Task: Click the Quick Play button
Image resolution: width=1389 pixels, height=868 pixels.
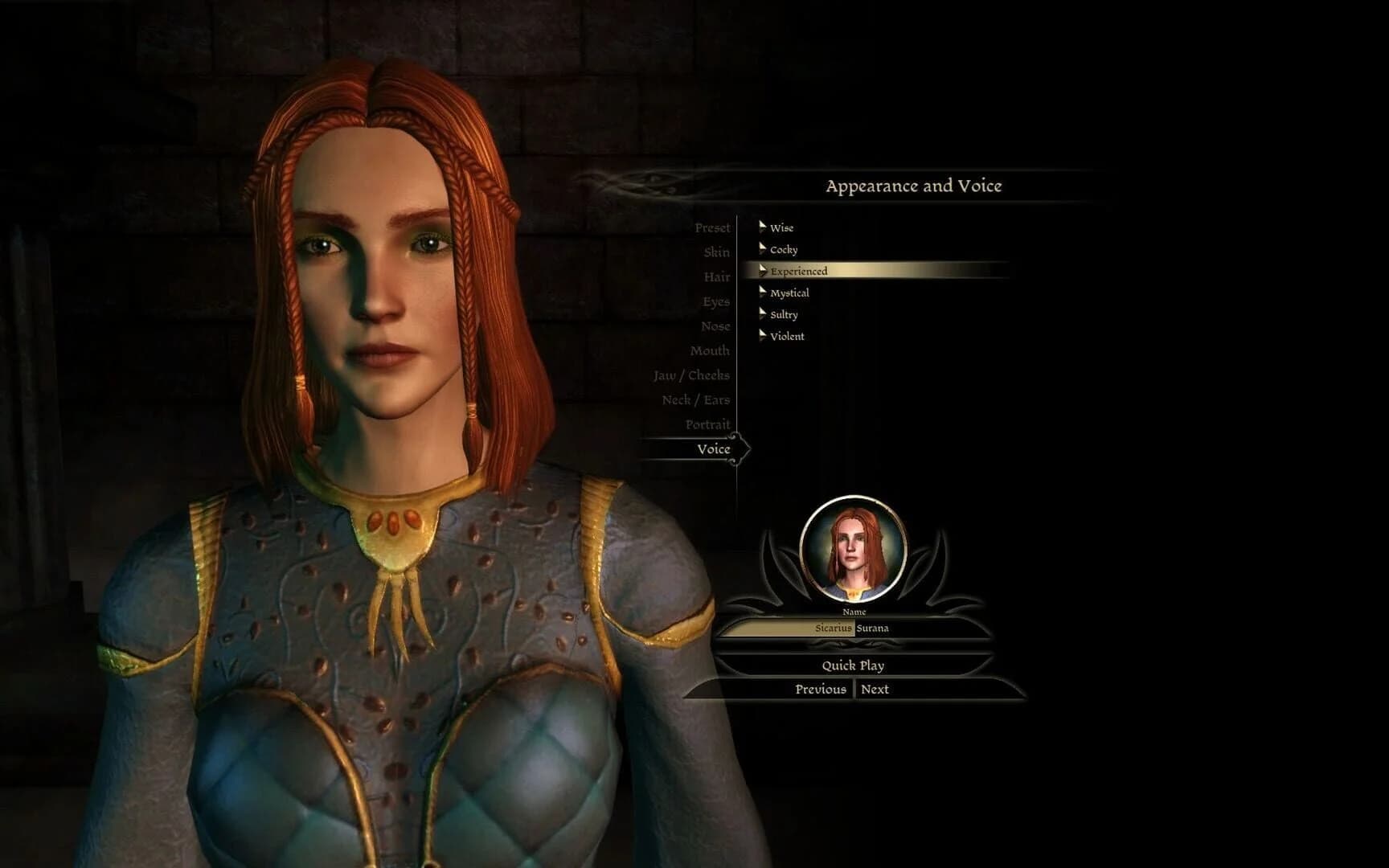Action: 852,665
